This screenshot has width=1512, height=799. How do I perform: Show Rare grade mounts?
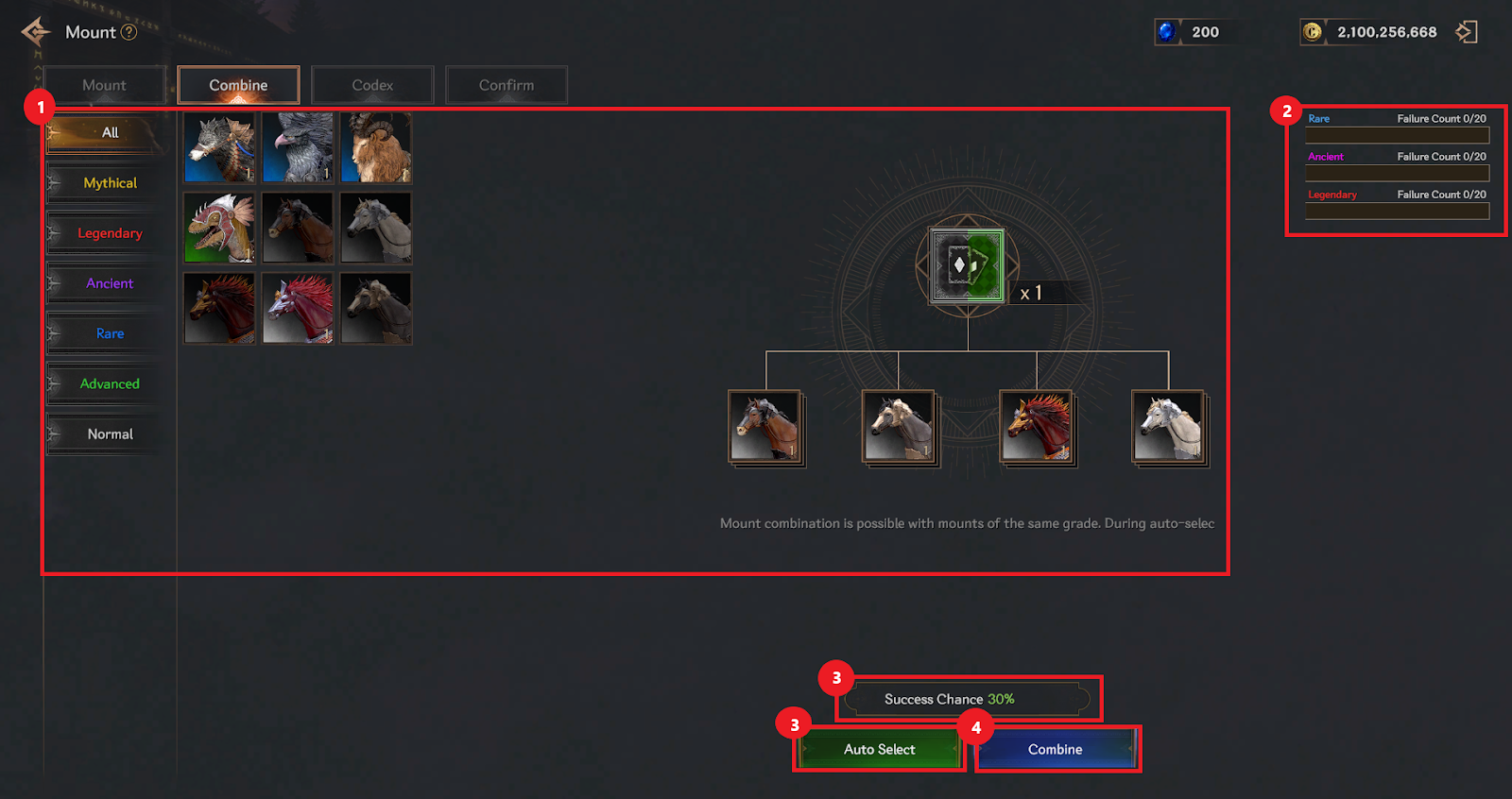pos(110,333)
